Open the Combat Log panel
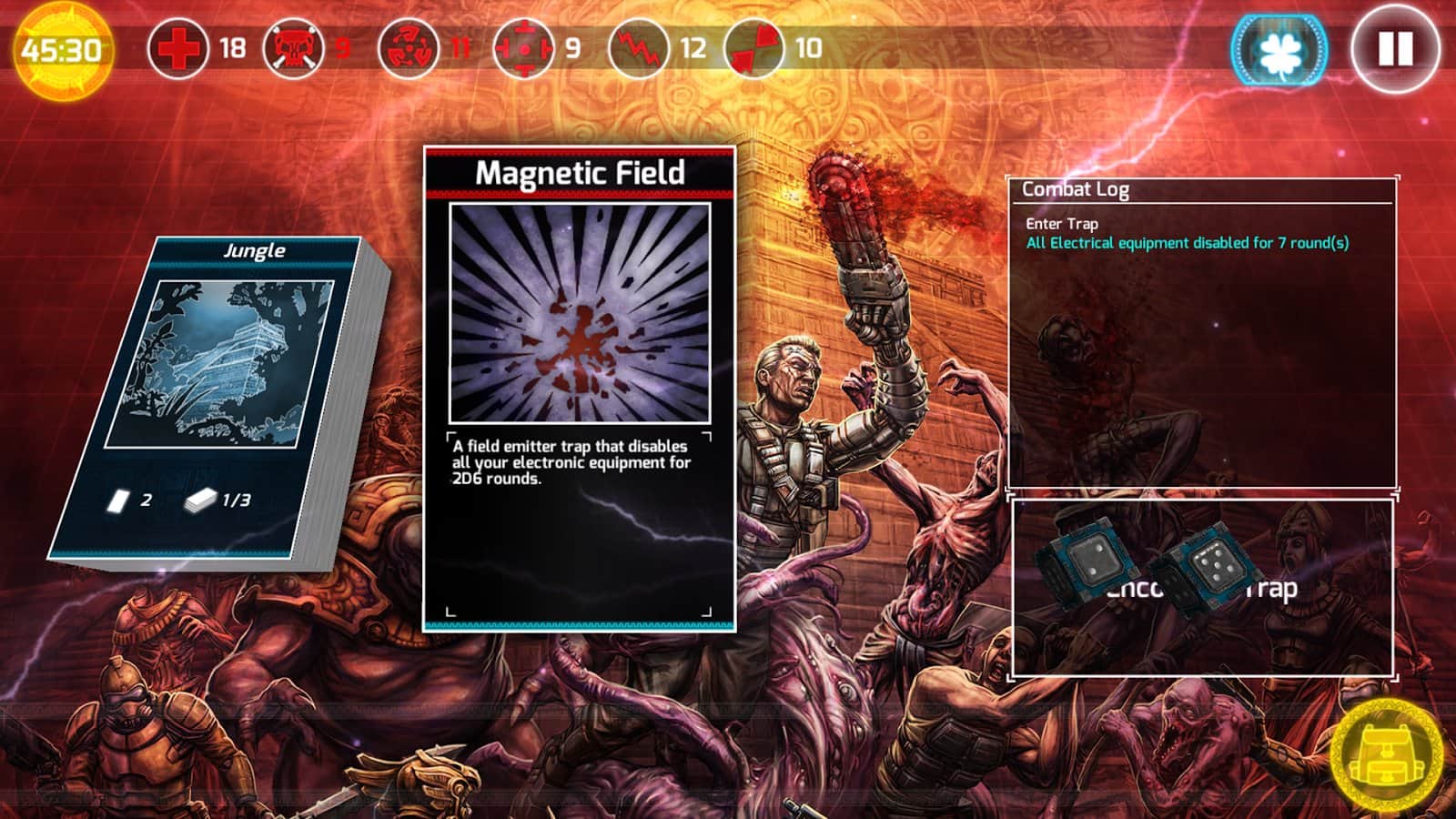Viewport: 1456px width, 819px height. click(1201, 332)
